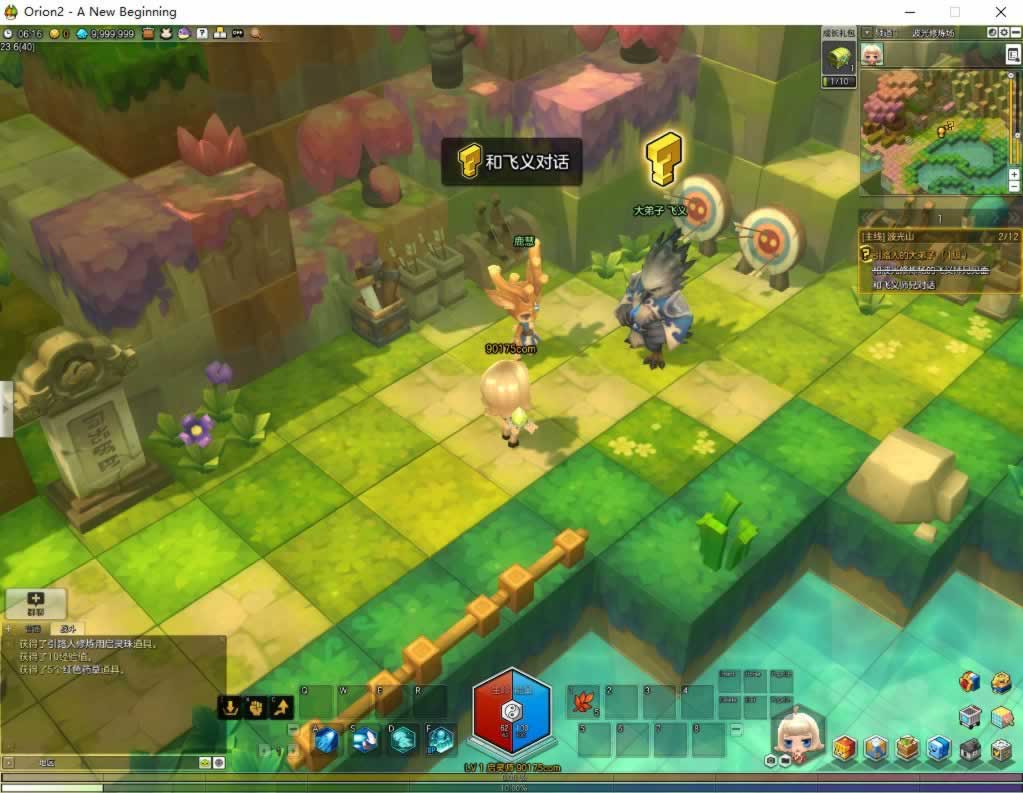Screen dimensions: 1023x793
Task: Trigger the teal skill on hotkey D
Action: (402, 740)
